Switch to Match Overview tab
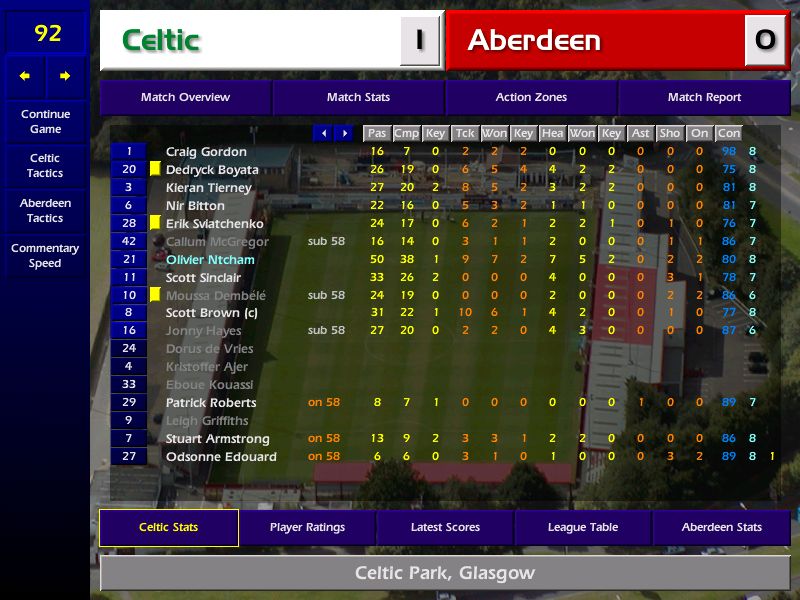This screenshot has width=800, height=600. (x=185, y=97)
